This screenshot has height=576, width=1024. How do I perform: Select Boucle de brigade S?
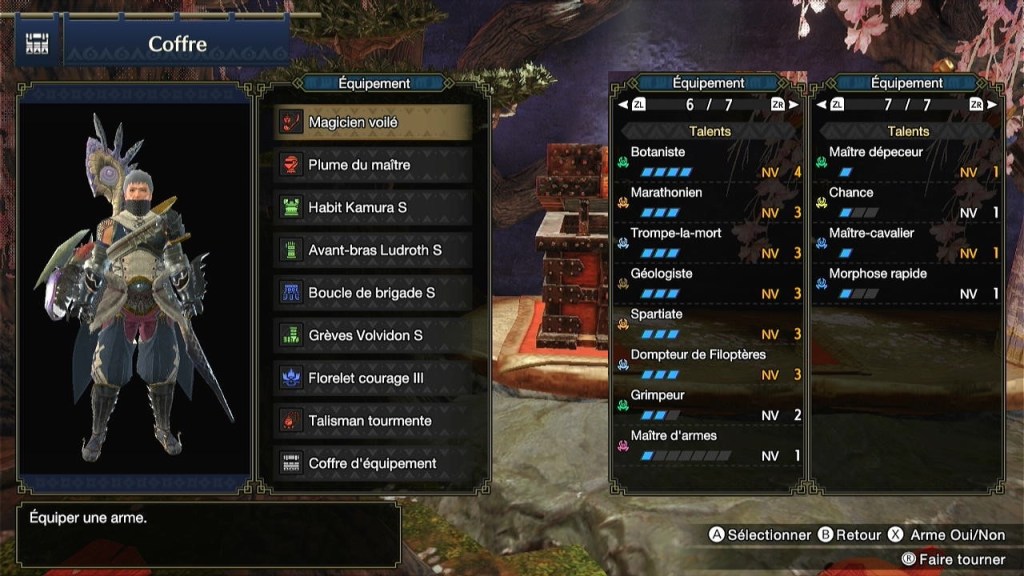[372, 293]
